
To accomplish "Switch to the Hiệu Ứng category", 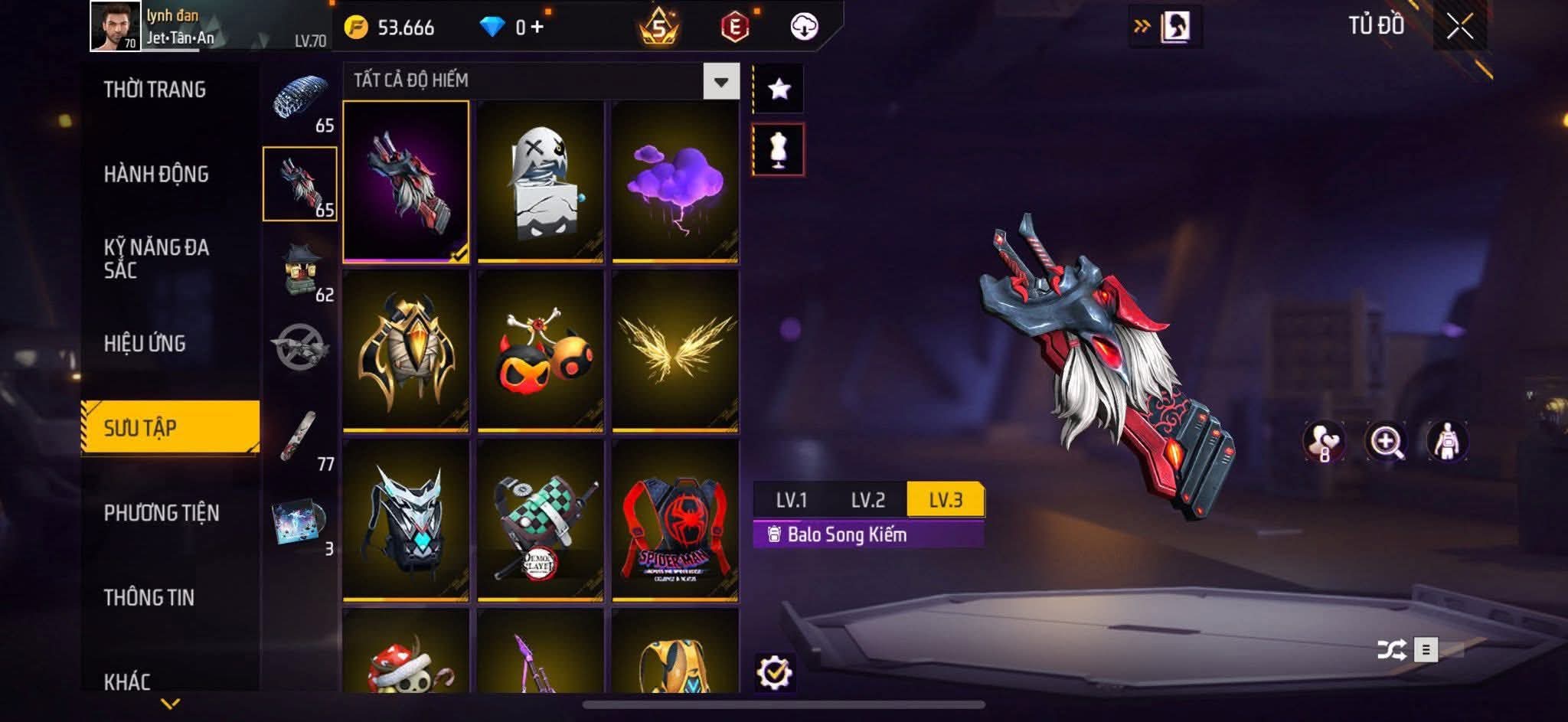I will [145, 344].
